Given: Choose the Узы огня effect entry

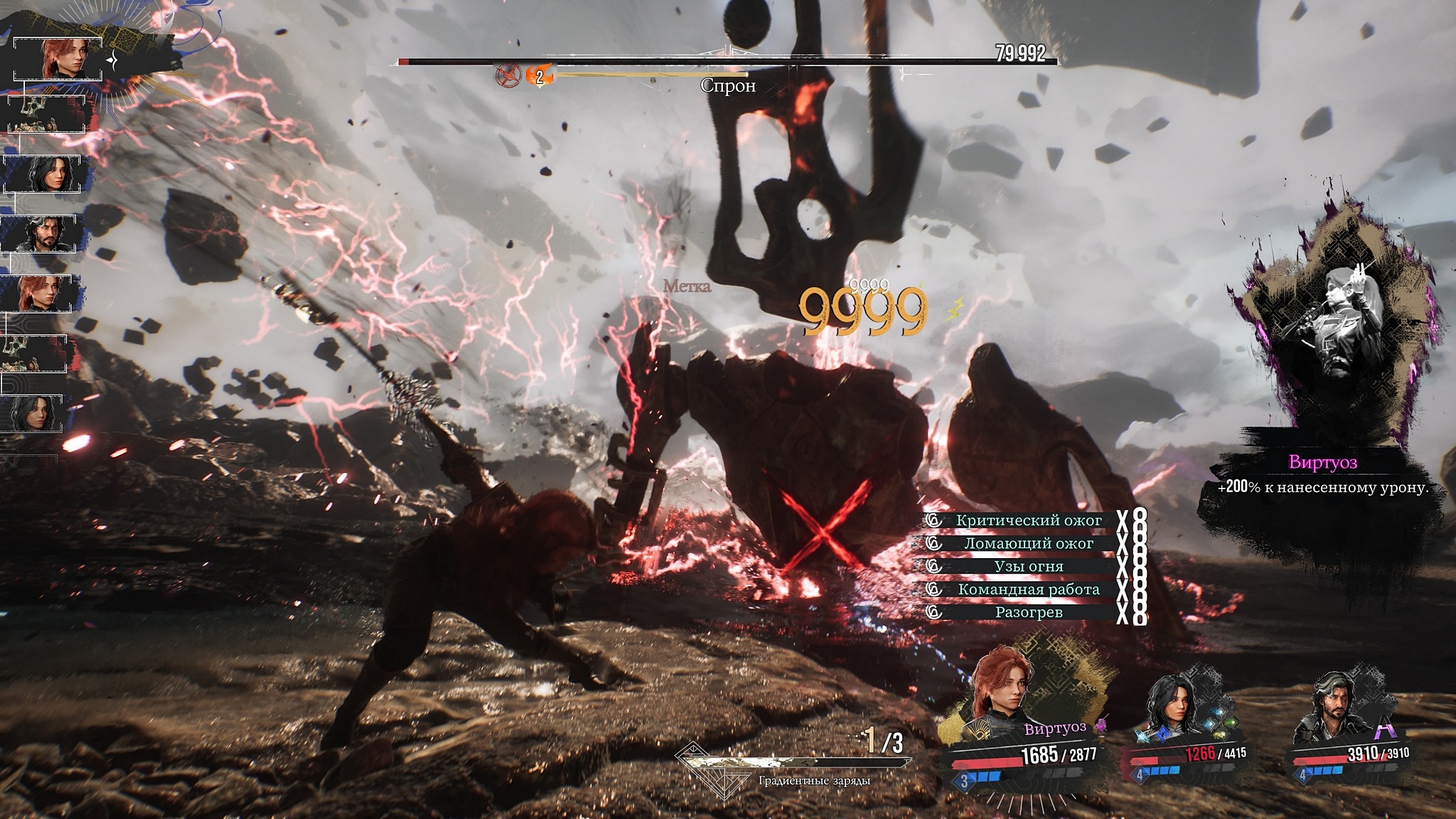Looking at the screenshot, I should 1028,567.
